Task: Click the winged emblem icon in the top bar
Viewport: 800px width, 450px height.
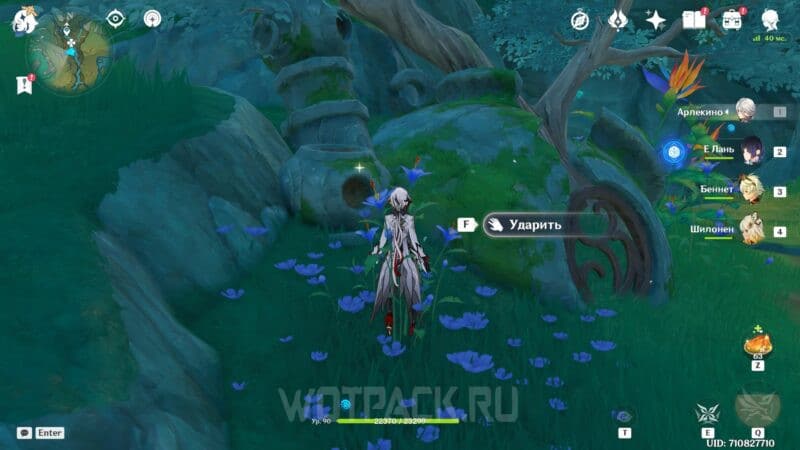Action: point(619,20)
